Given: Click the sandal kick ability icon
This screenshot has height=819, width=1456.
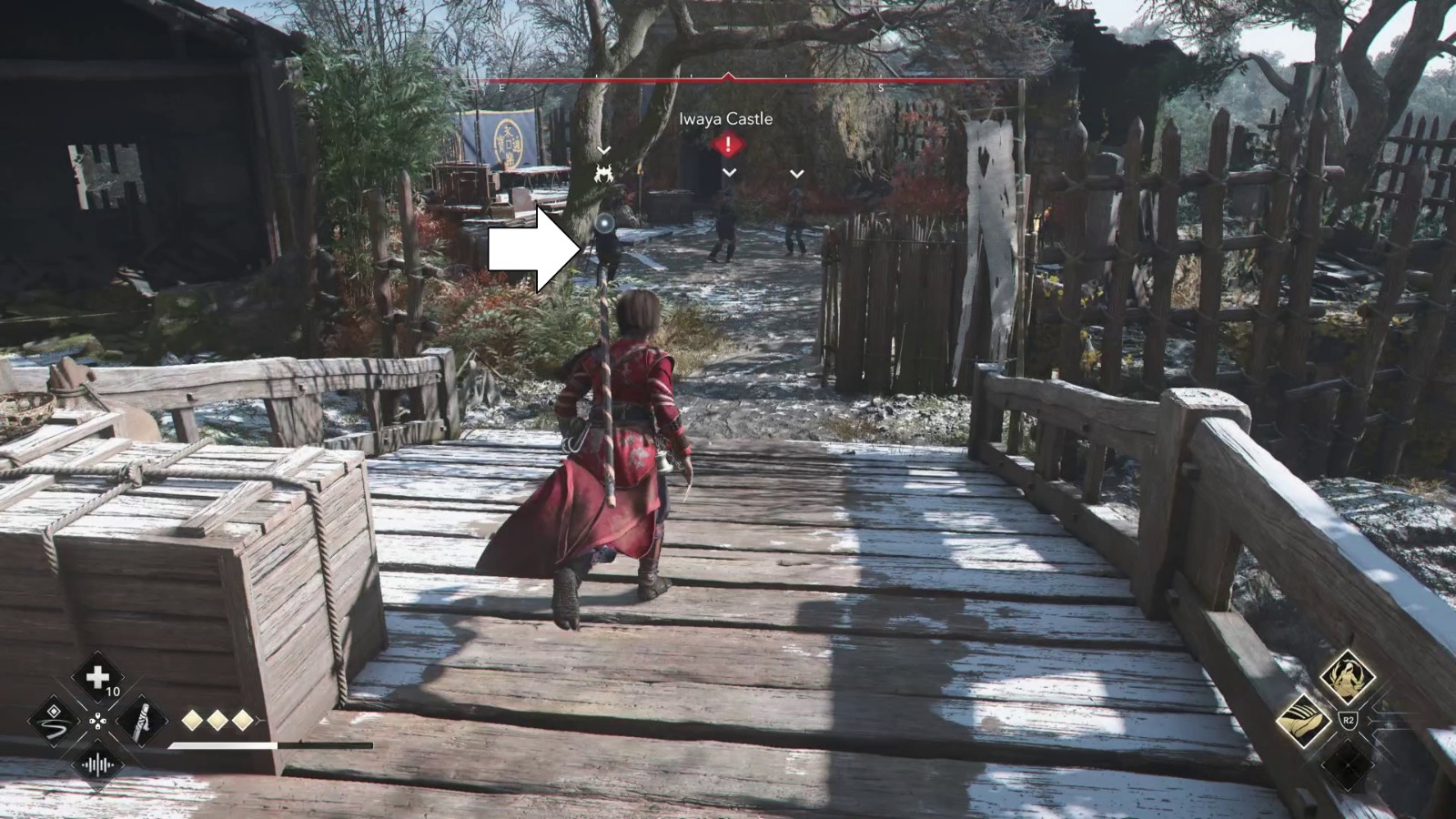Looking at the screenshot, I should (1304, 720).
